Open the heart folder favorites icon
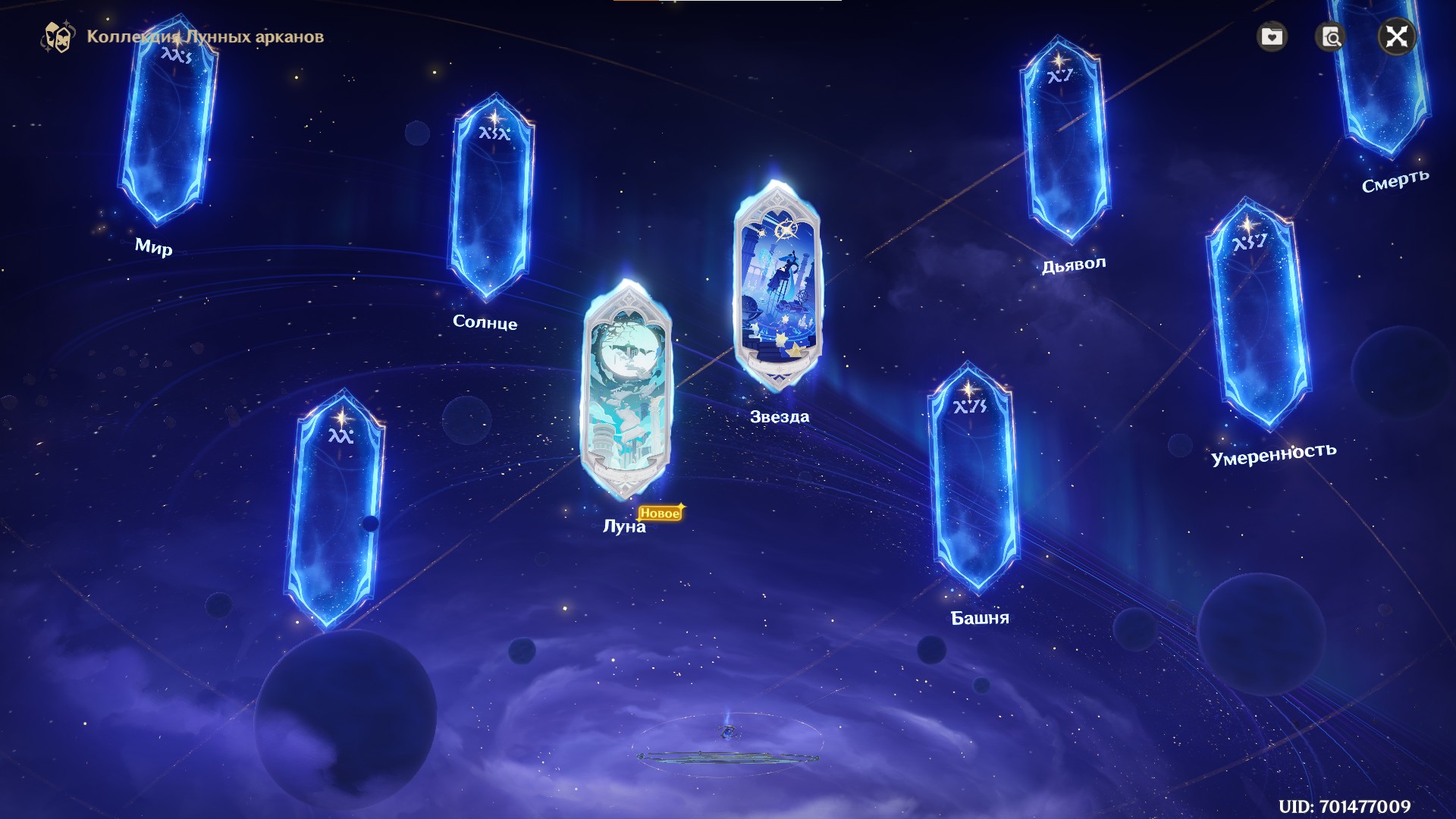 coord(1272,36)
